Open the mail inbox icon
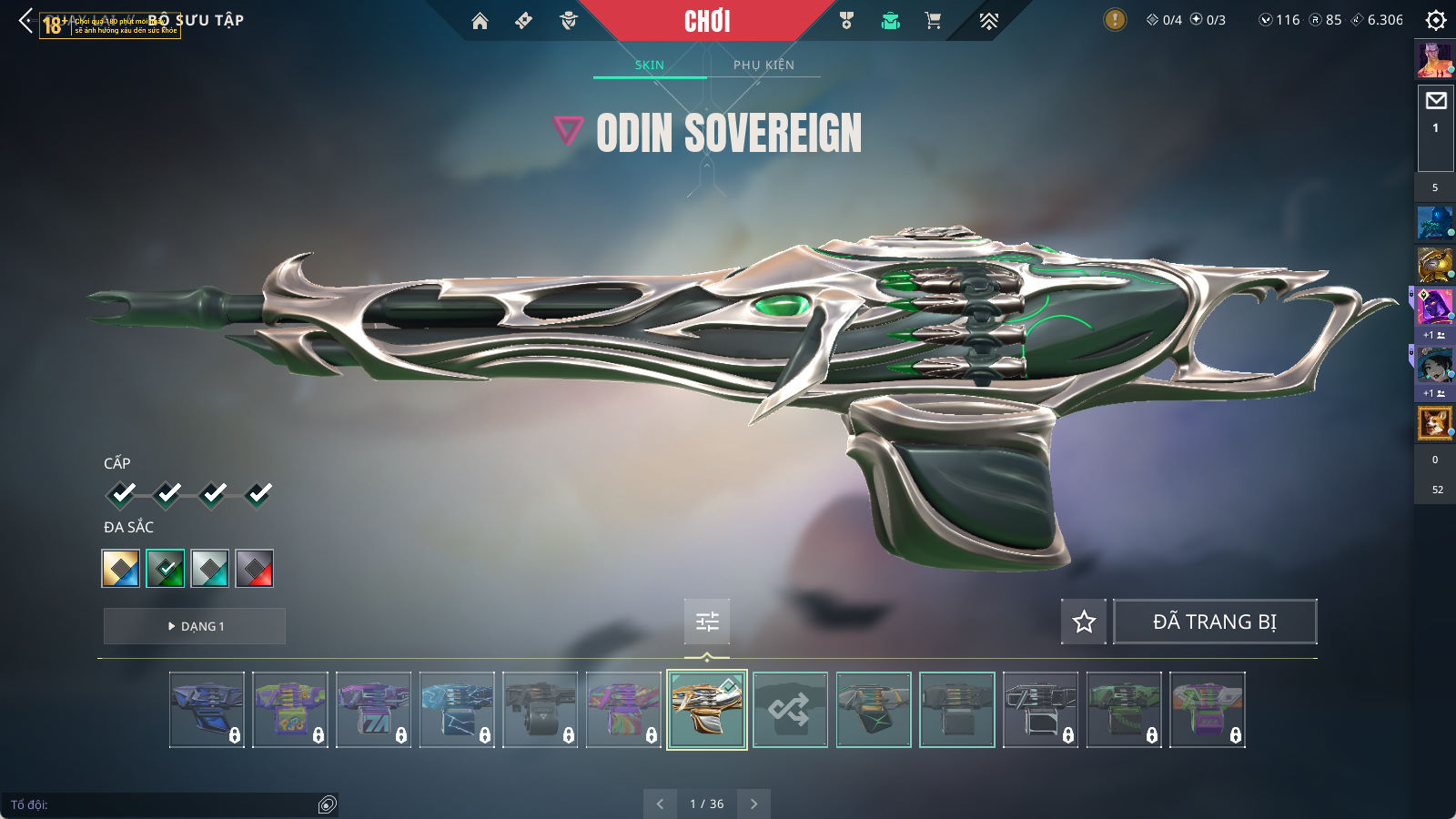The height and width of the screenshot is (819, 1456). (1436, 101)
